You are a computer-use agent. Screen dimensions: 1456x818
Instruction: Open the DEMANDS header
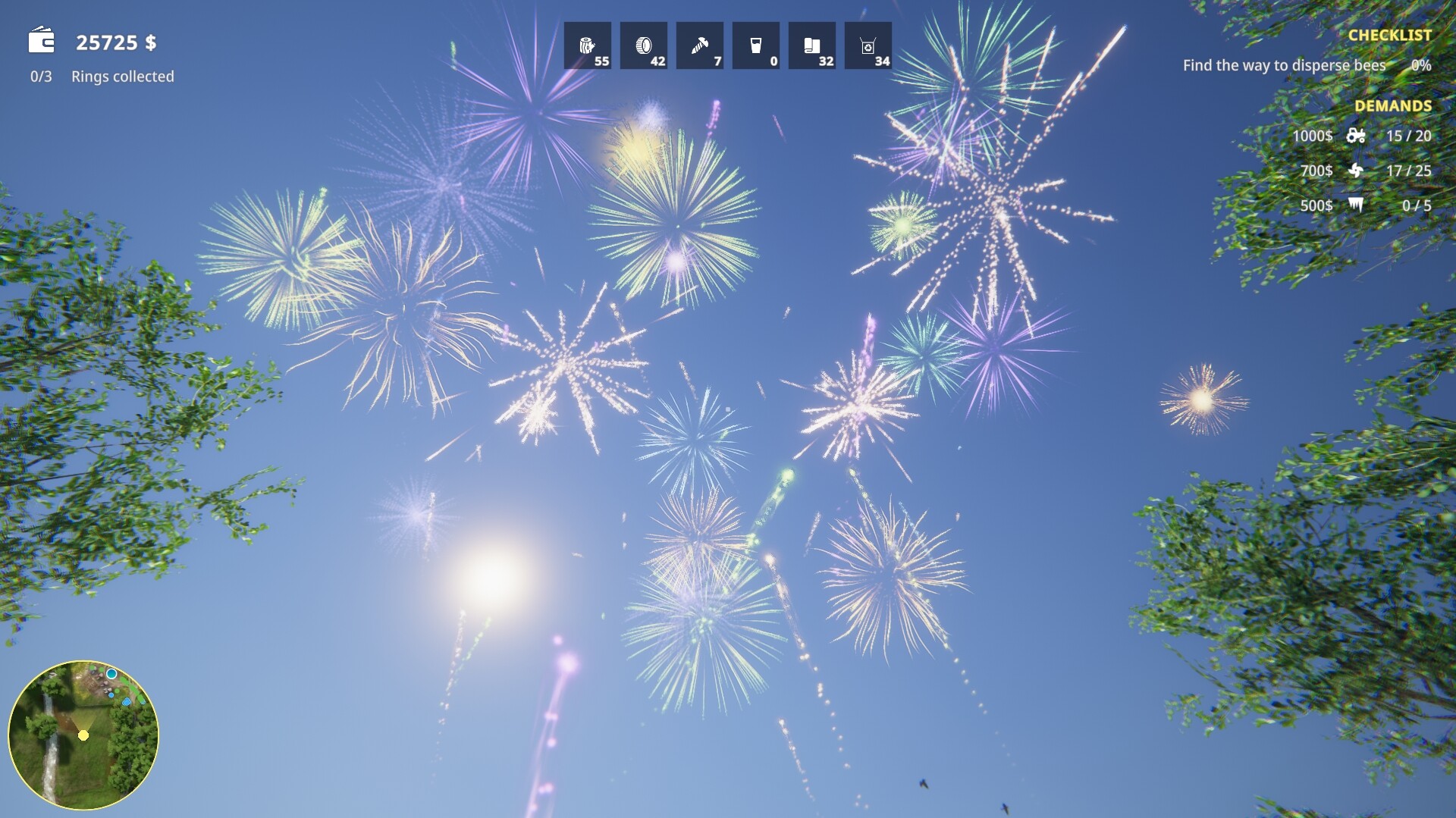(x=1394, y=106)
